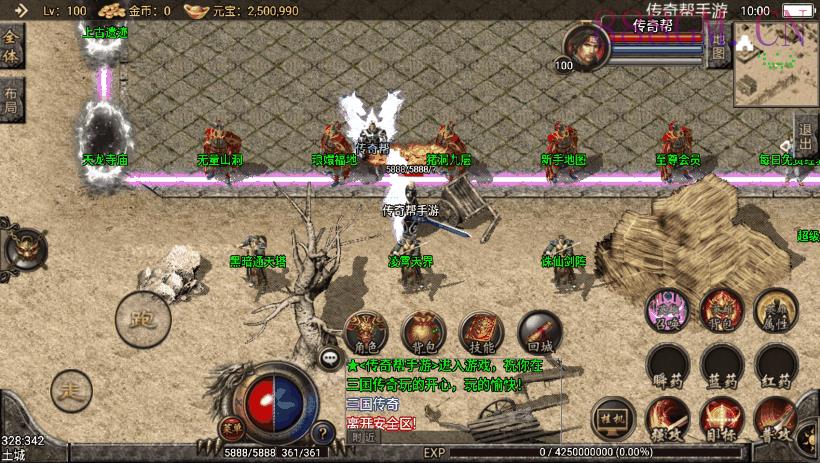Open the minimap in the corner
Image resolution: width=820 pixels, height=463 pixels.
tap(776, 63)
